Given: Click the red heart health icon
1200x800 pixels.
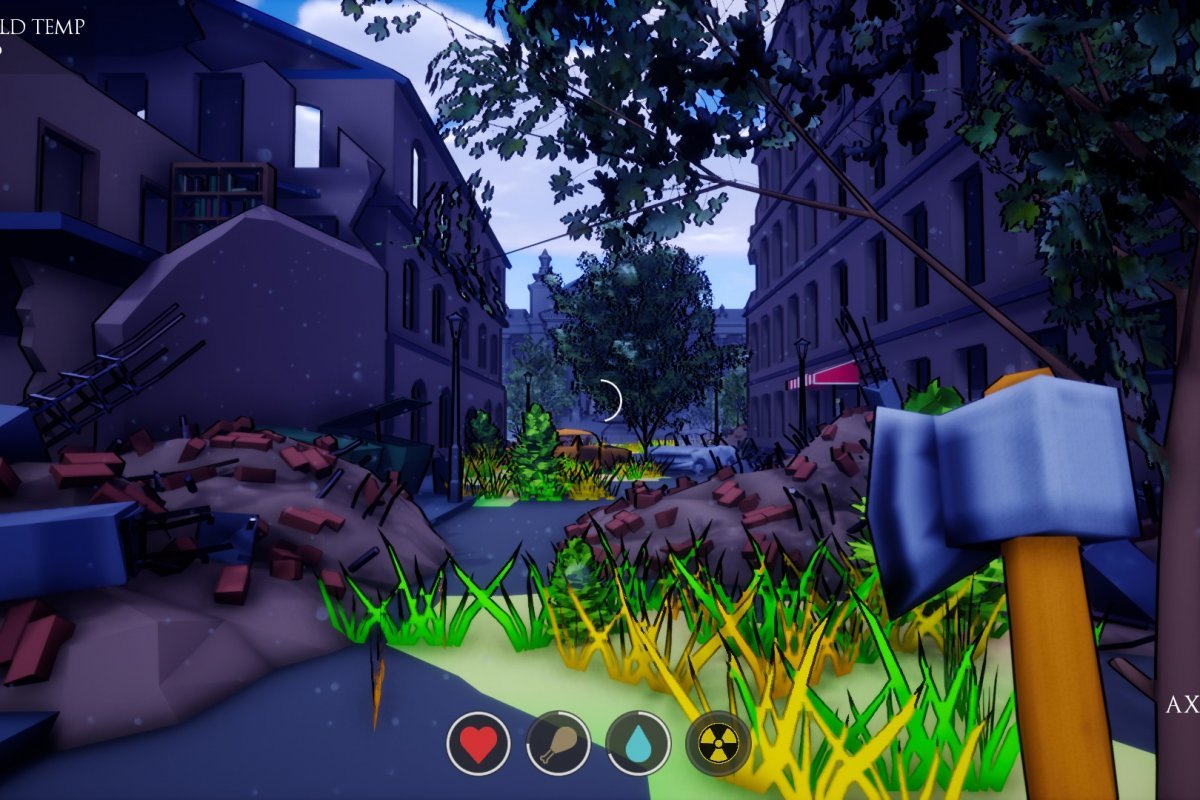Looking at the screenshot, I should pos(478,744).
